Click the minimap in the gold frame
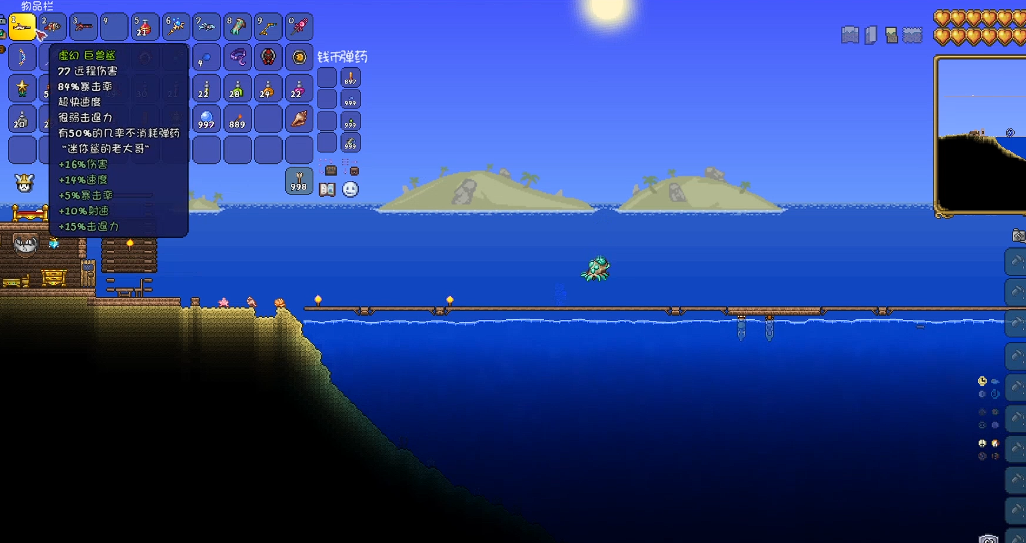 pyautogui.click(x=979, y=135)
